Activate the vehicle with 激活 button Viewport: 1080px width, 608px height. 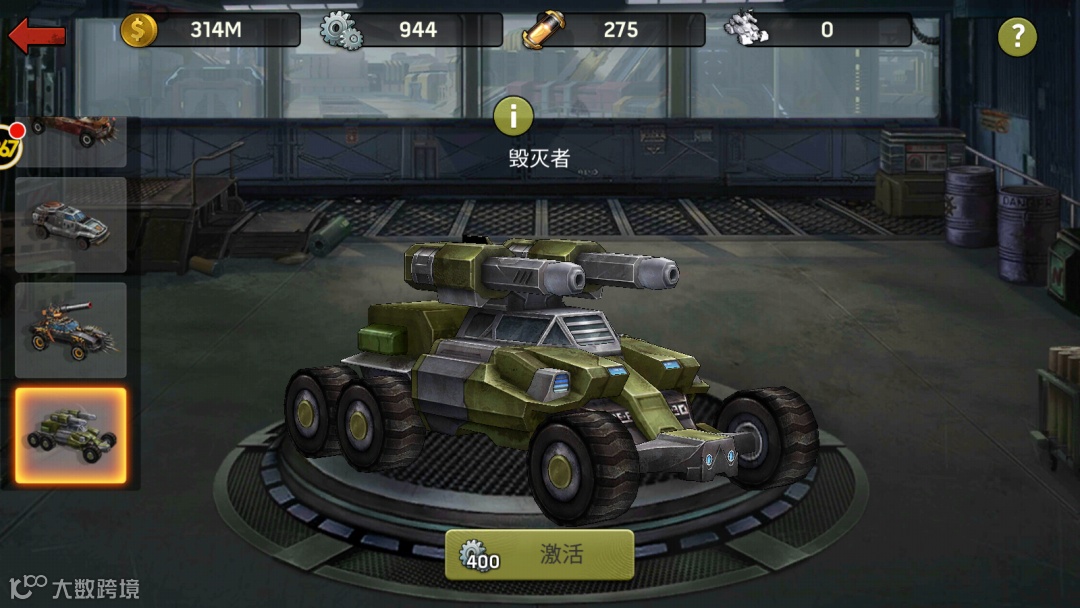tap(539, 555)
